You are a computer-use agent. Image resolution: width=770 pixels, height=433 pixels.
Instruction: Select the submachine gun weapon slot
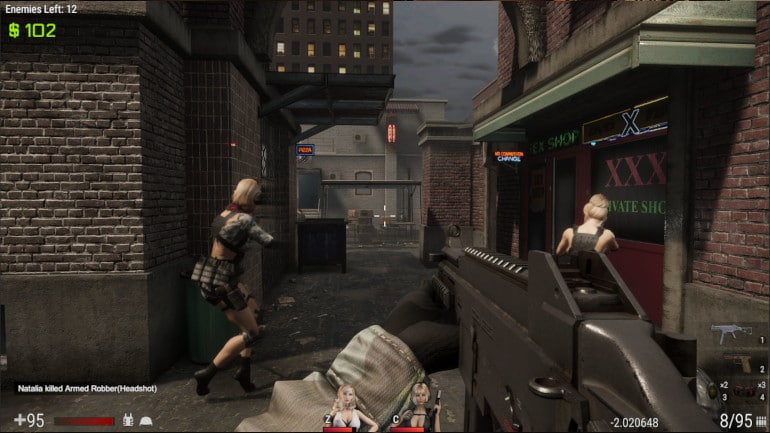(731, 332)
